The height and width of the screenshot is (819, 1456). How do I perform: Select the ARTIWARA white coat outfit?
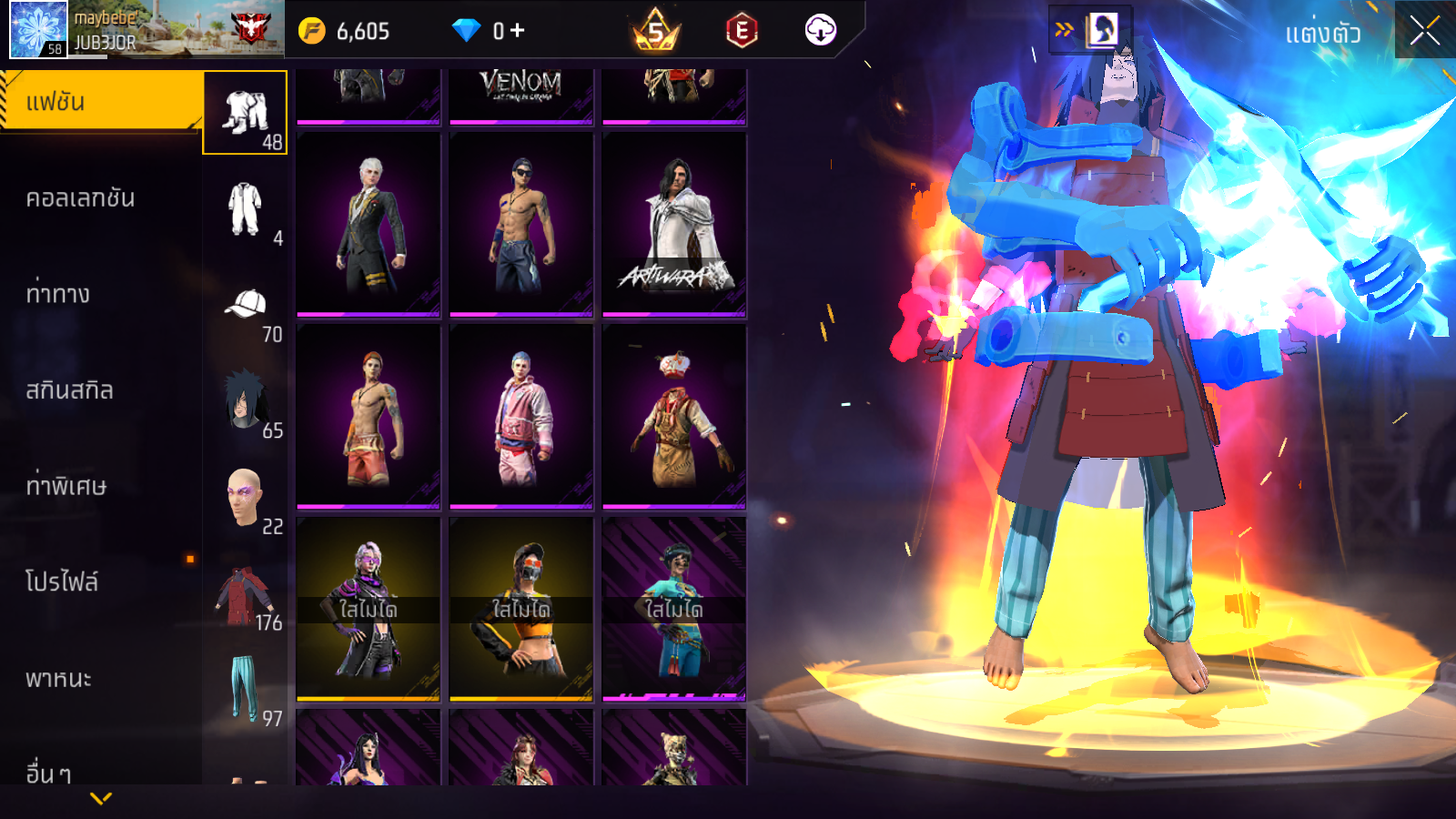coord(674,225)
